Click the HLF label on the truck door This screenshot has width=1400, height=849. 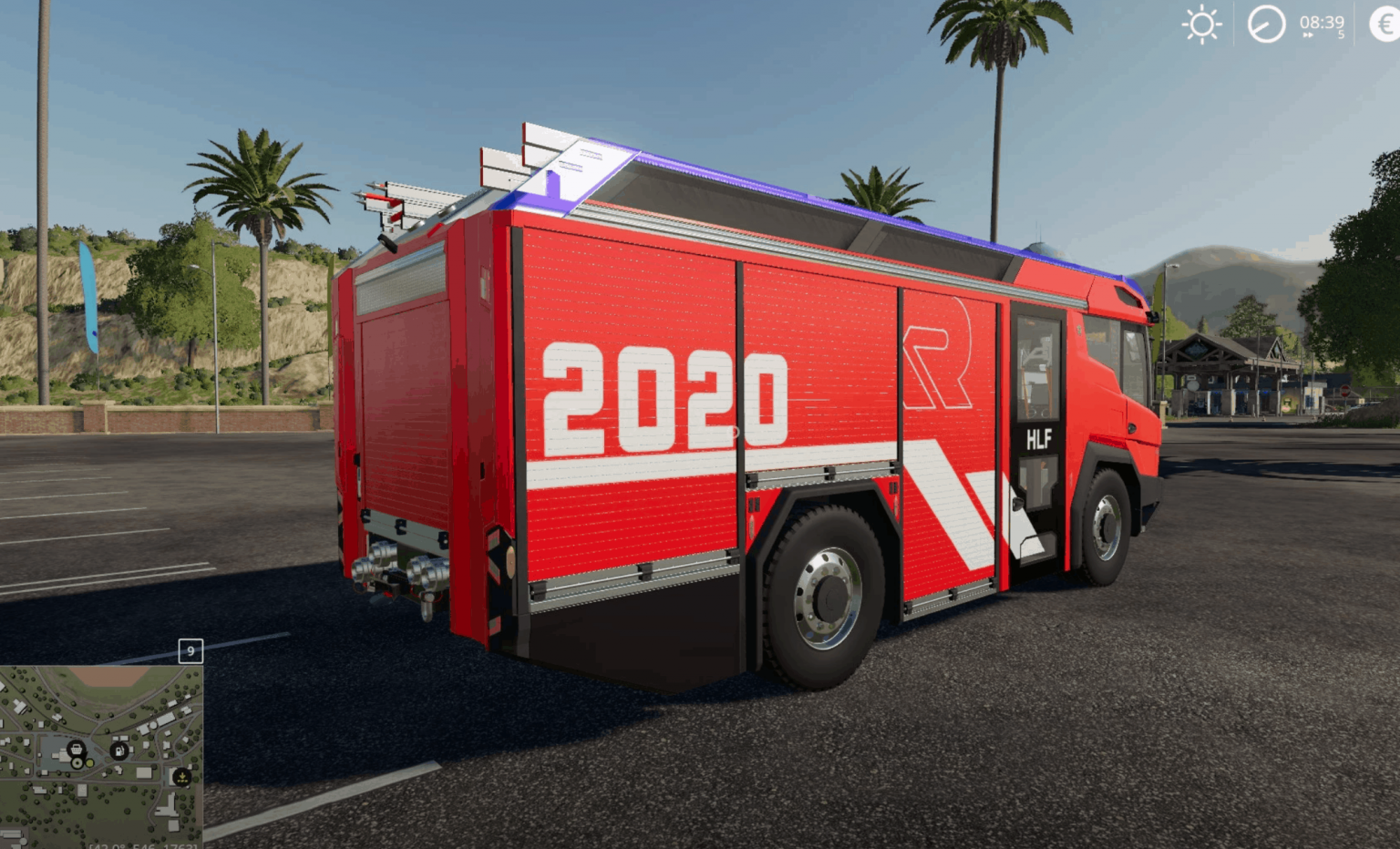1038,440
